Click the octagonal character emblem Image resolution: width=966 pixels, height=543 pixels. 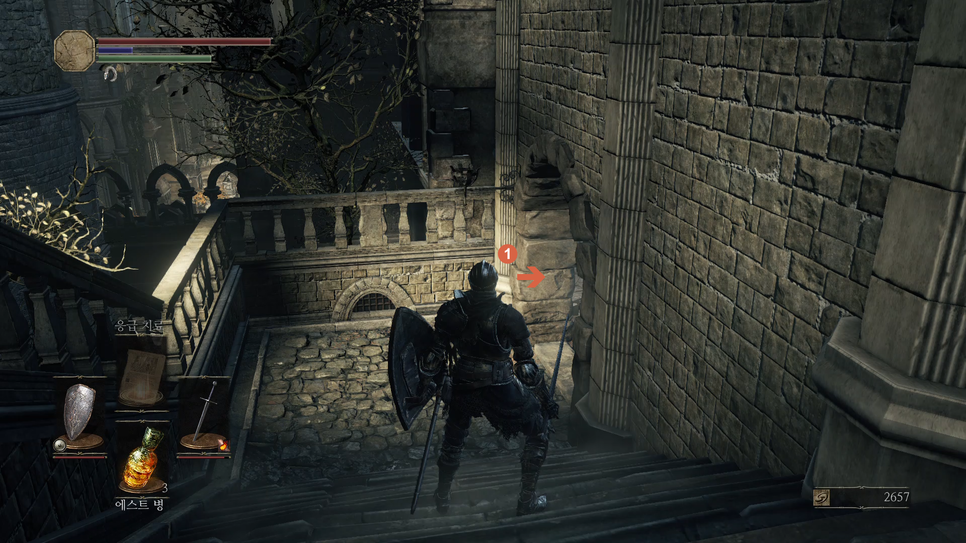(x=74, y=50)
